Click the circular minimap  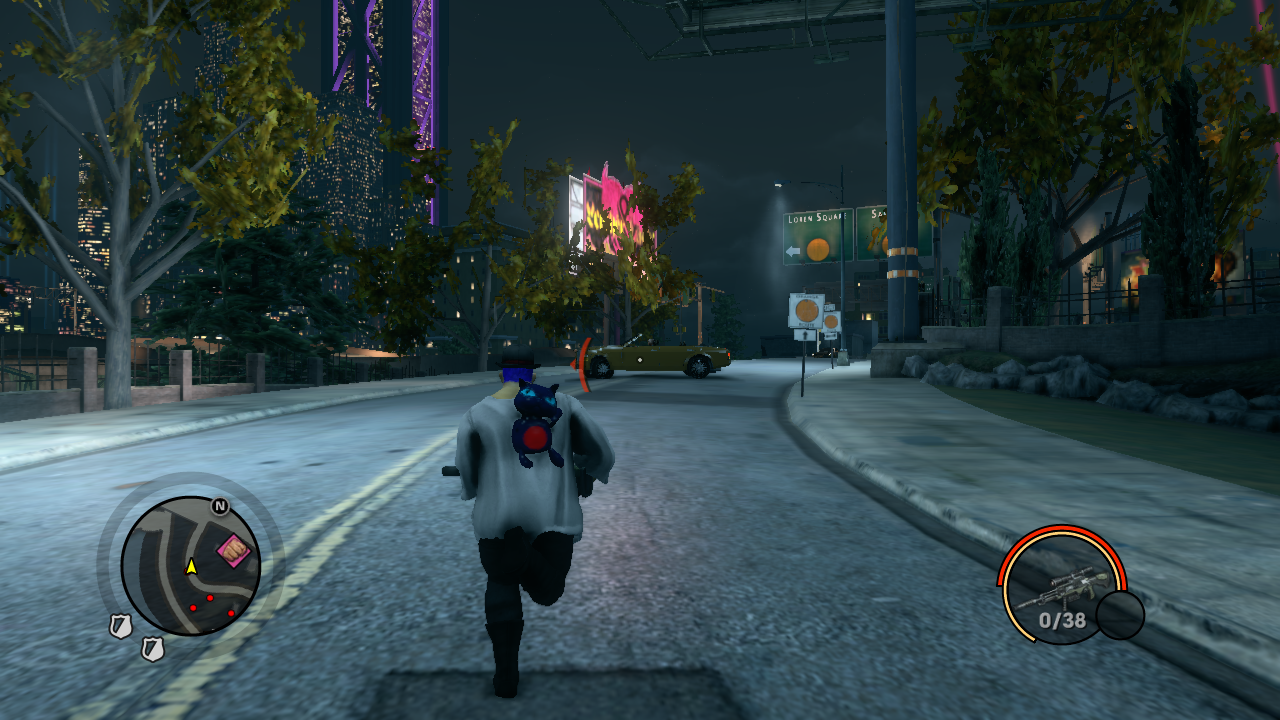(x=190, y=566)
